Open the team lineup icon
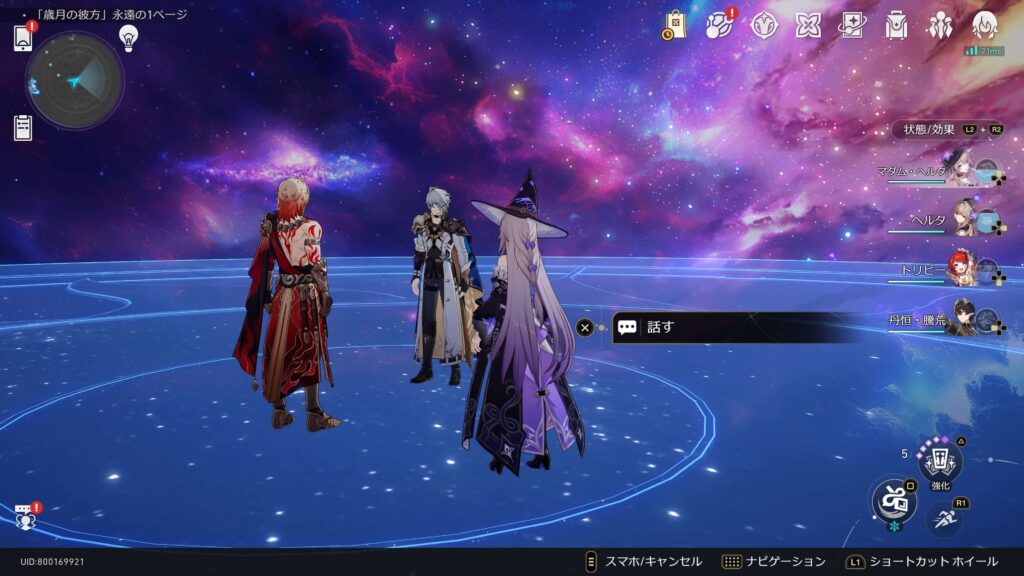 click(940, 25)
